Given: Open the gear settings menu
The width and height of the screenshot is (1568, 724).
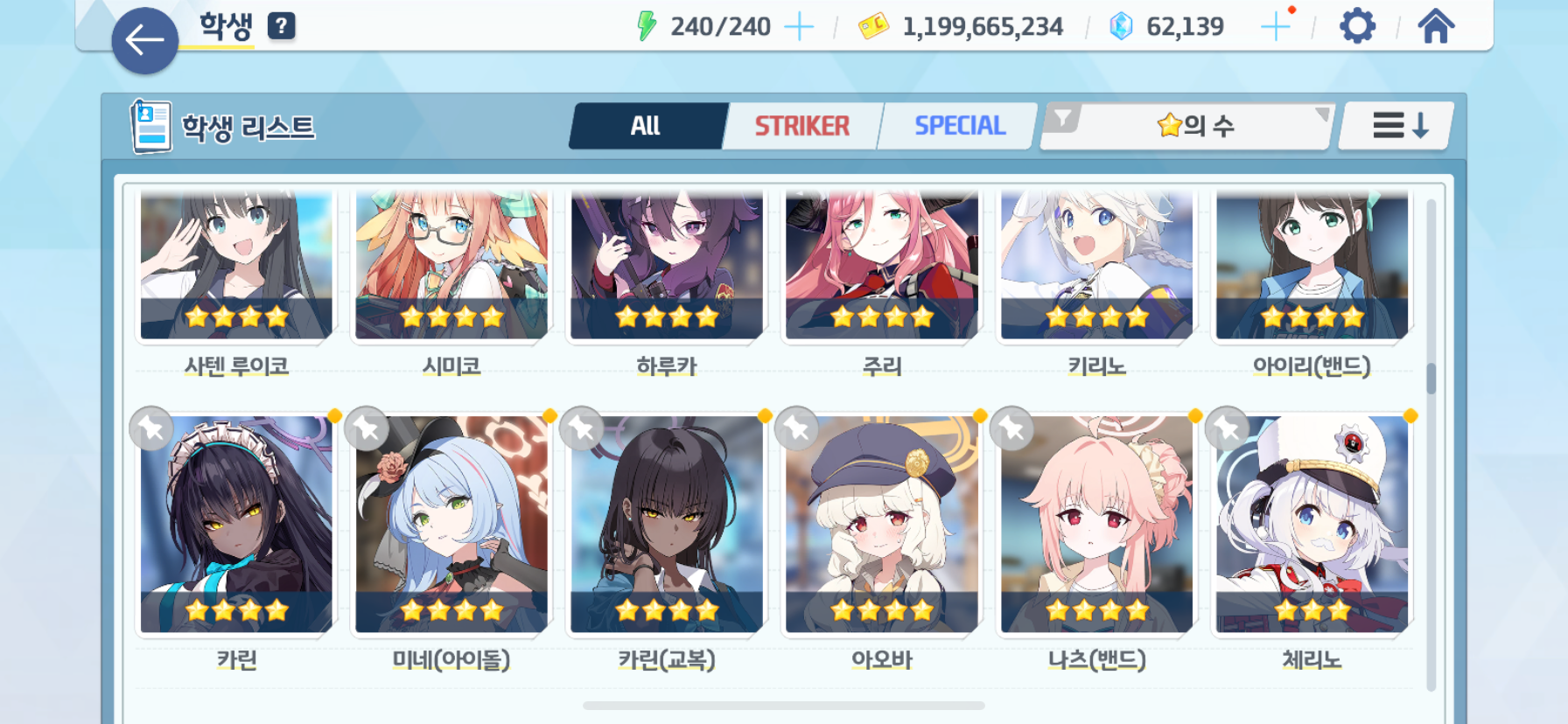Looking at the screenshot, I should point(1357,26).
